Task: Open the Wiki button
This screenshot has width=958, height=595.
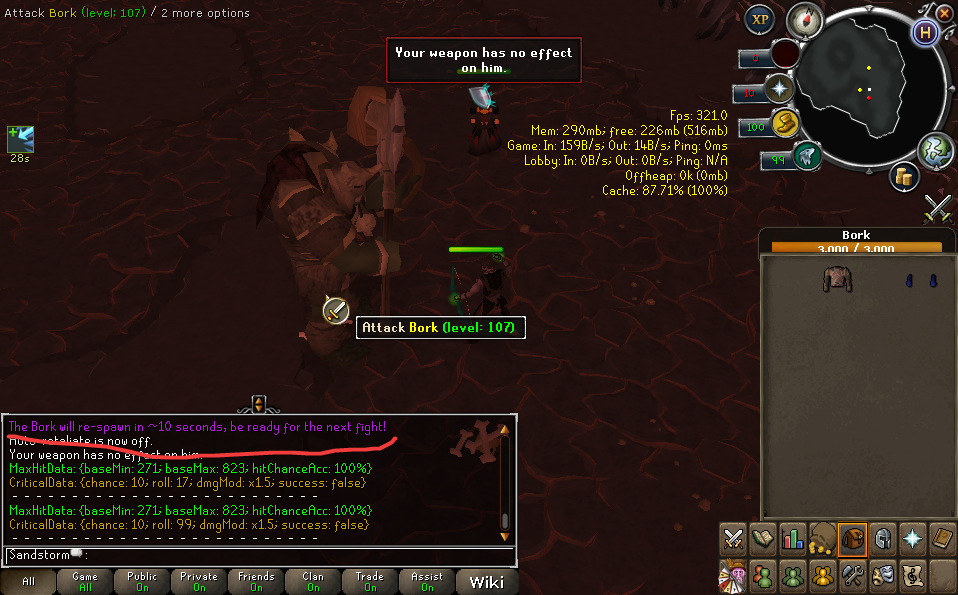Action: pos(486,581)
